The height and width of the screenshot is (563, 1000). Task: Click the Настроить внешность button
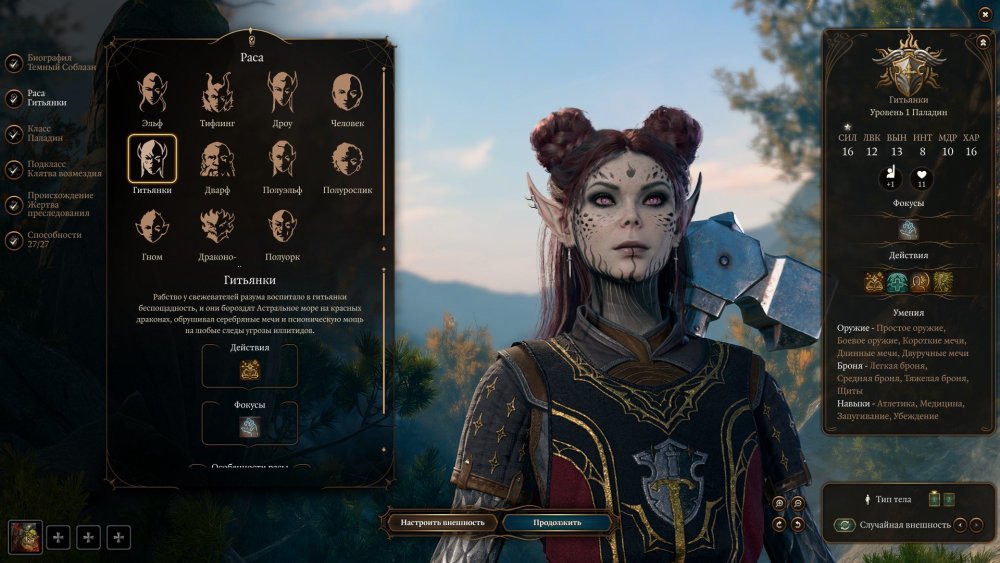click(x=442, y=522)
